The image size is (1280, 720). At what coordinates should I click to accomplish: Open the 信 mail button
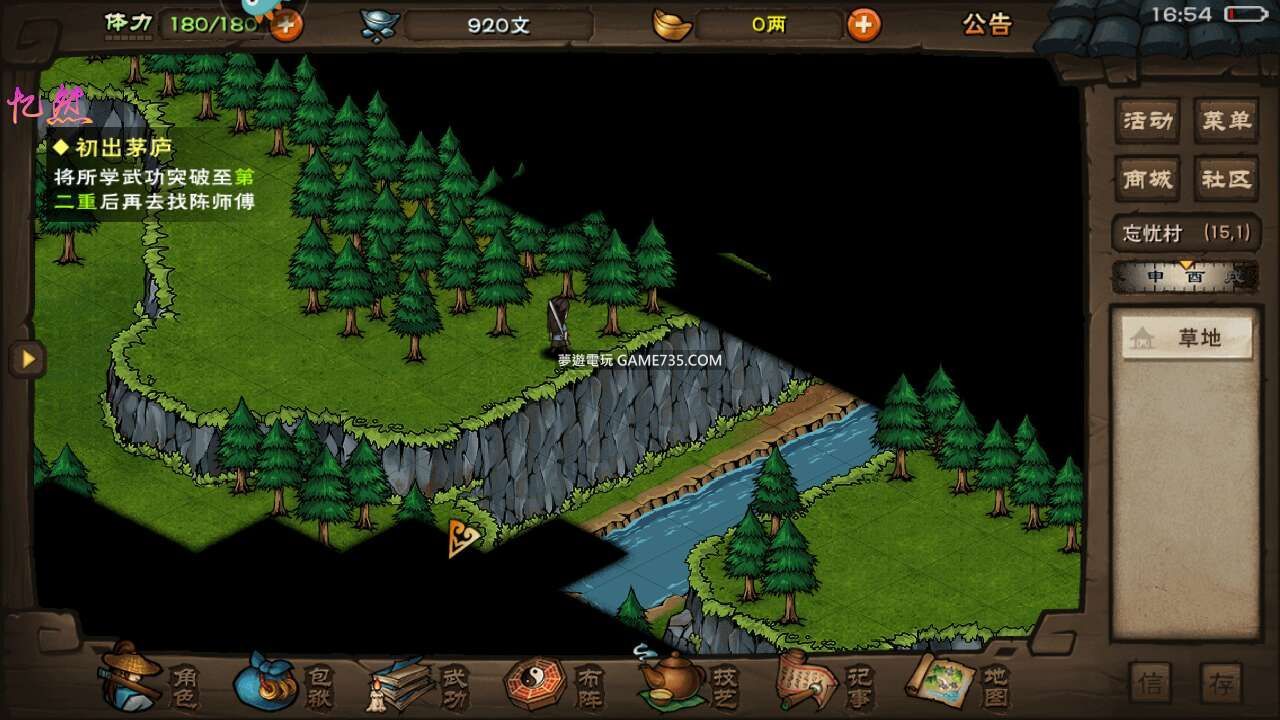pyautogui.click(x=1151, y=683)
